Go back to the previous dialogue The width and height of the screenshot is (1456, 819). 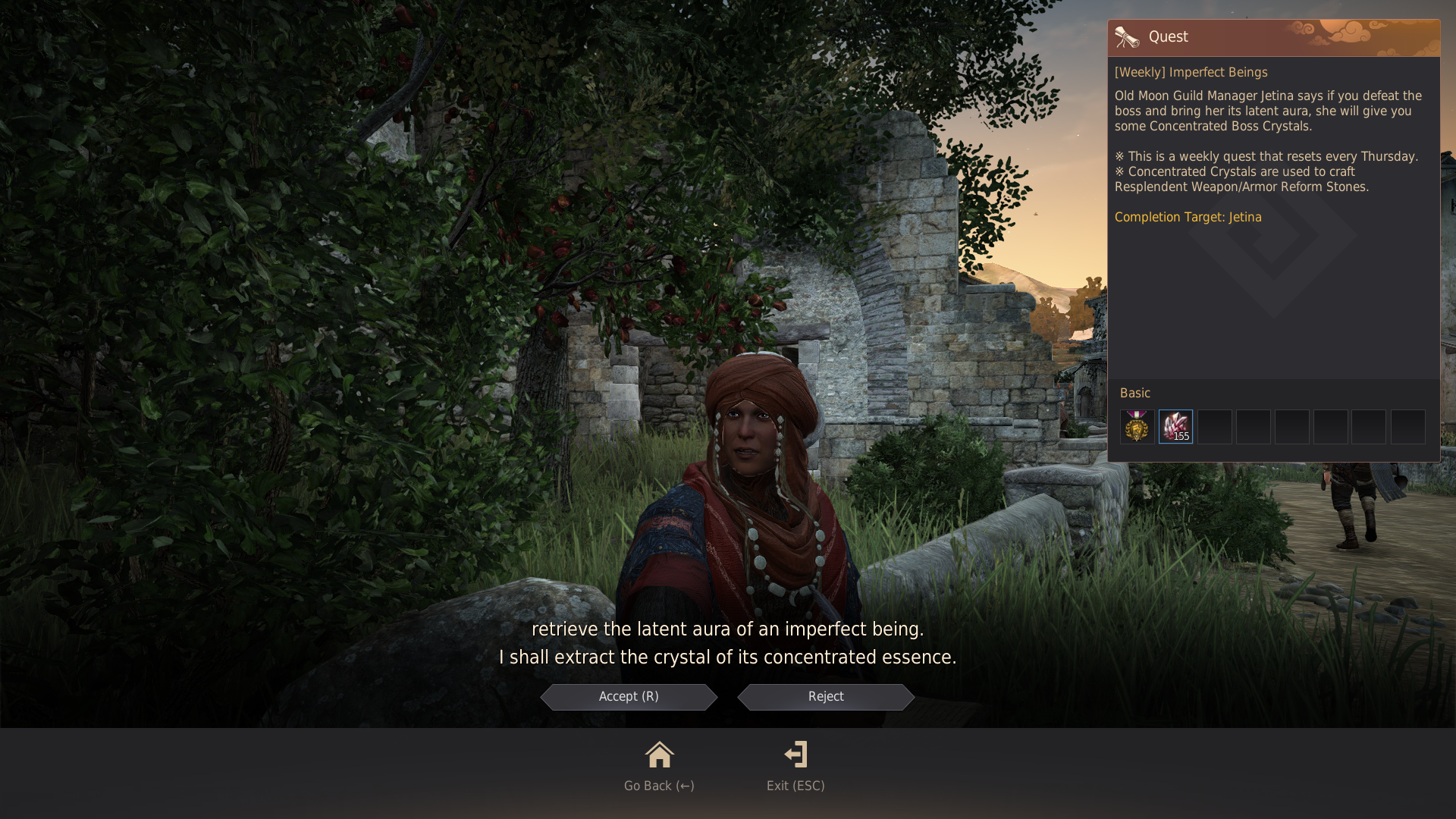[x=659, y=766]
